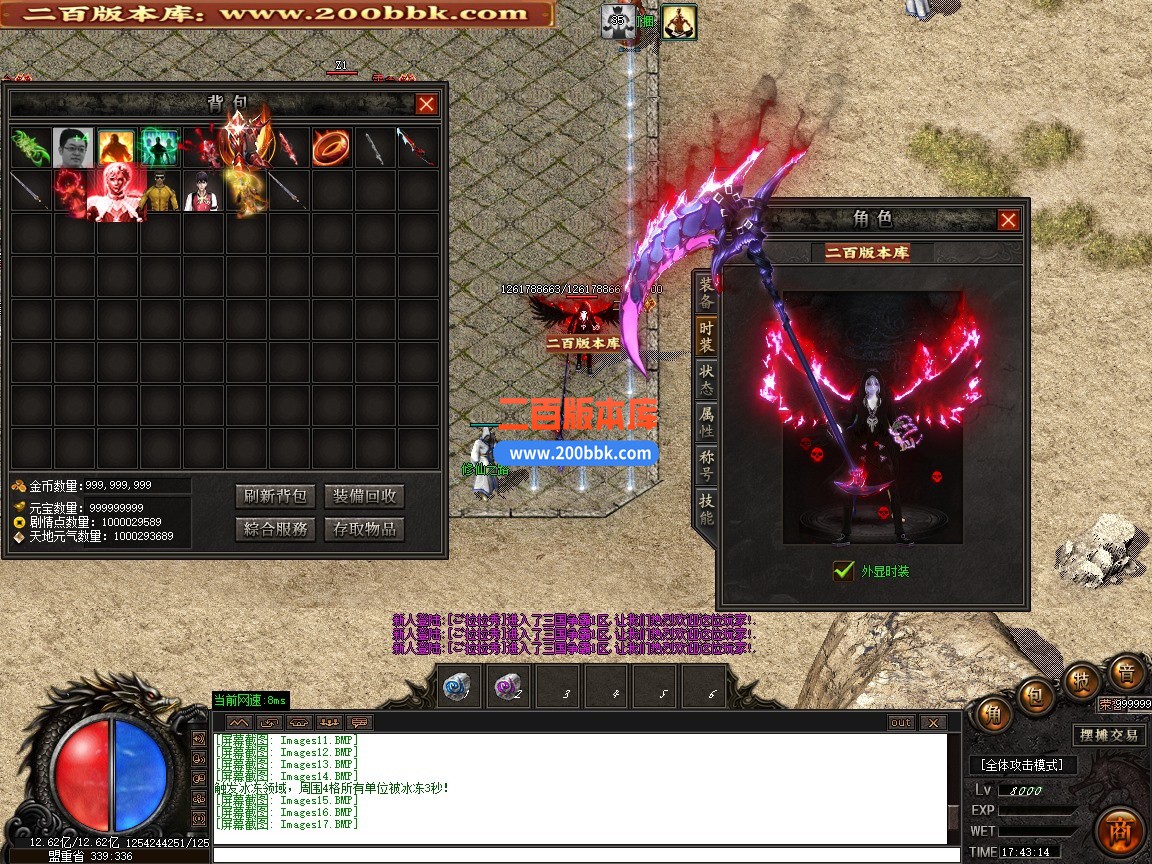The width and height of the screenshot is (1152, 864).
Task: Select the green dragon item slot
Action: point(30,148)
